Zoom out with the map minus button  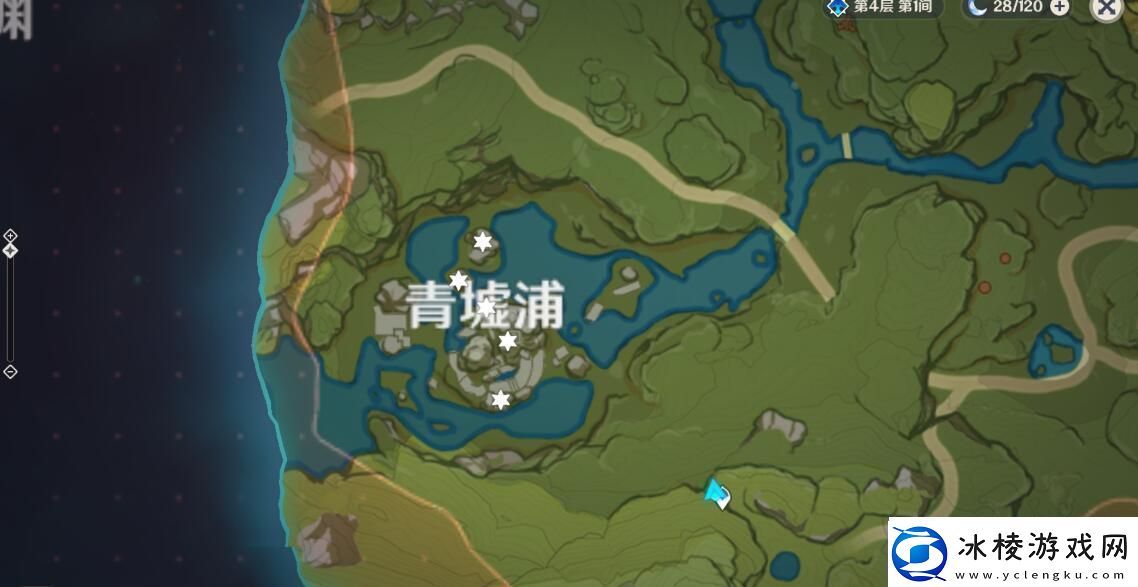(10, 372)
